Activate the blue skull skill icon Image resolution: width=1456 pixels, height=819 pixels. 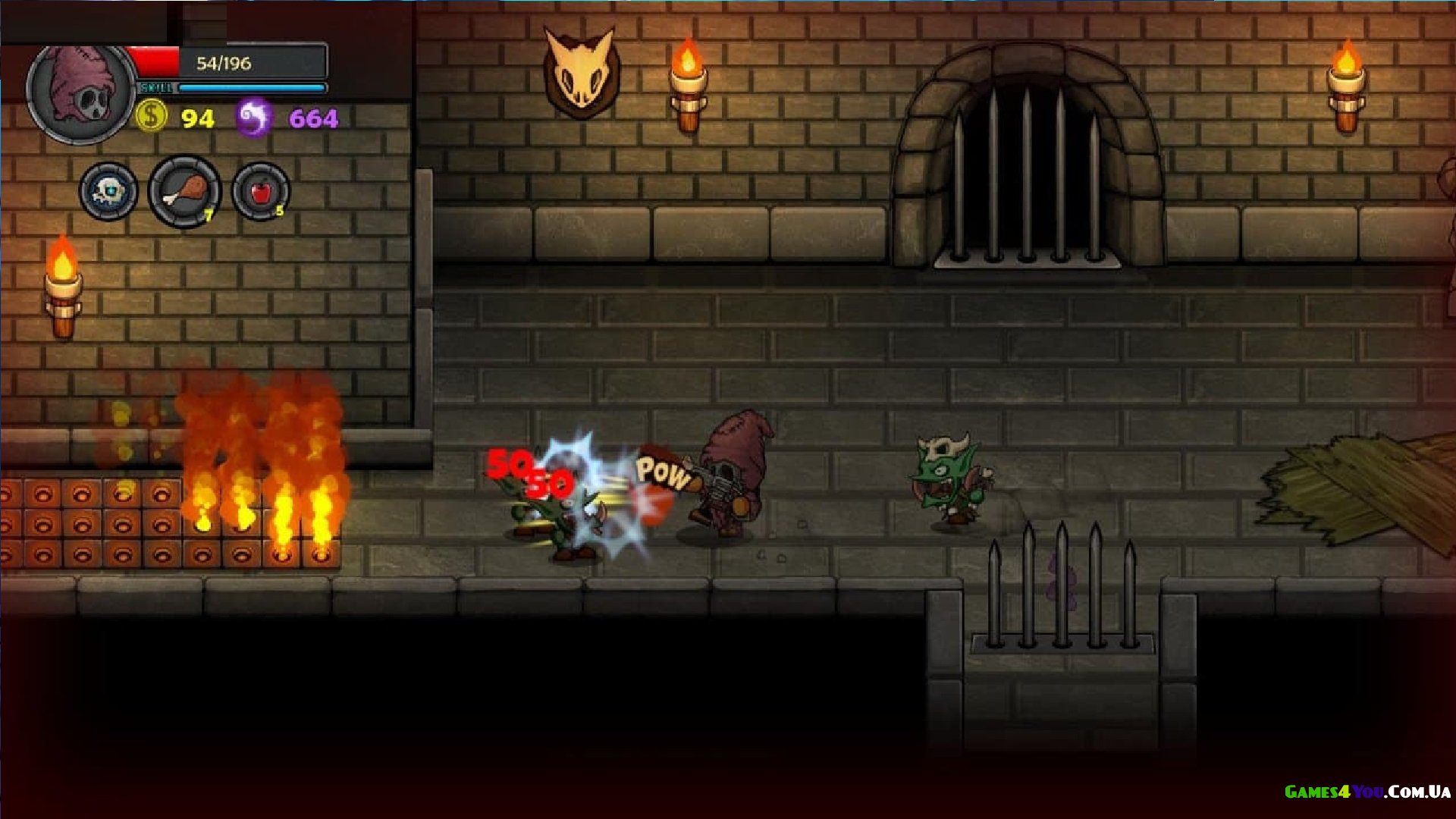(x=108, y=191)
